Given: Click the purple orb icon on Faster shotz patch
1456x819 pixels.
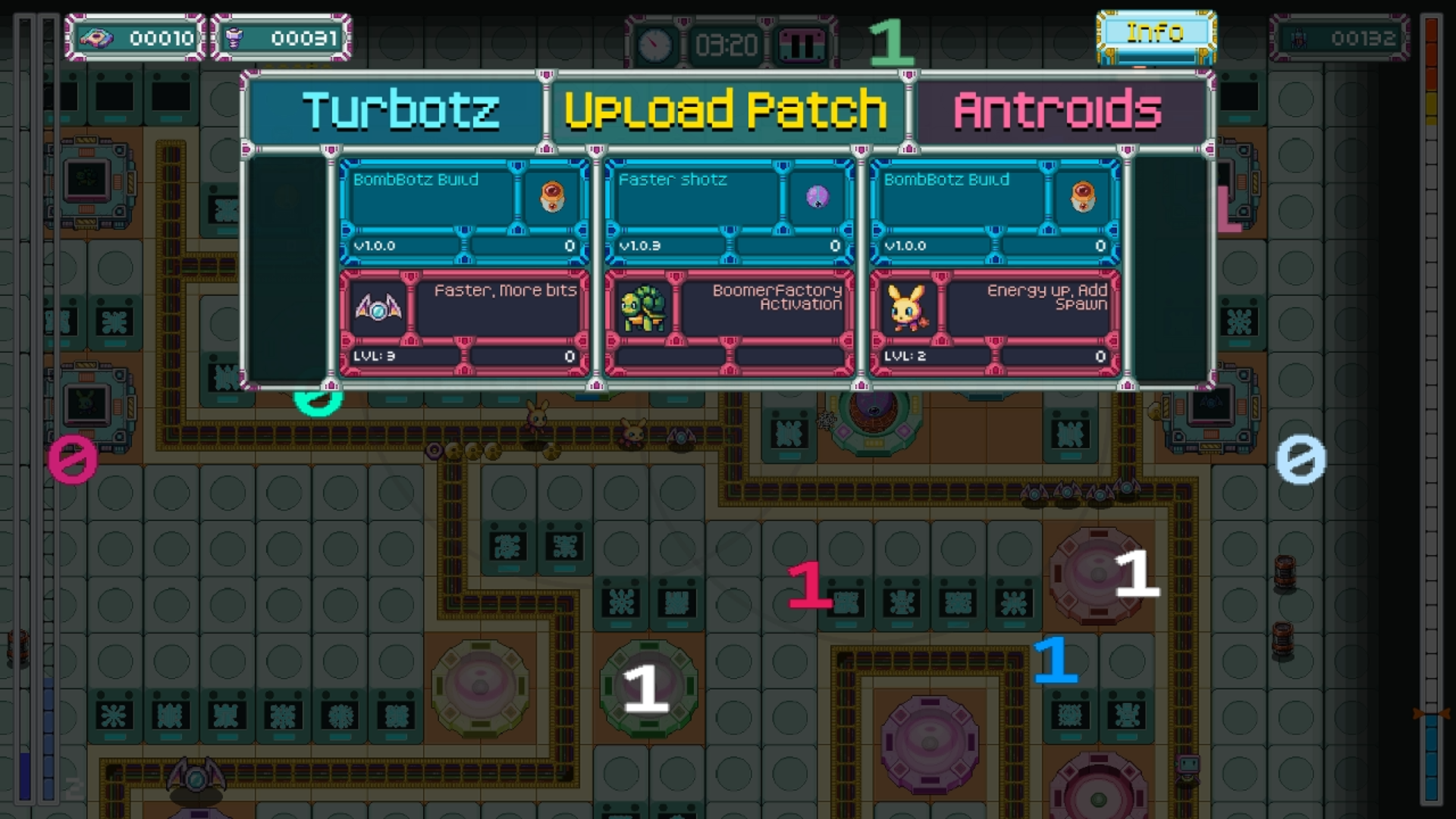Looking at the screenshot, I should [x=817, y=197].
